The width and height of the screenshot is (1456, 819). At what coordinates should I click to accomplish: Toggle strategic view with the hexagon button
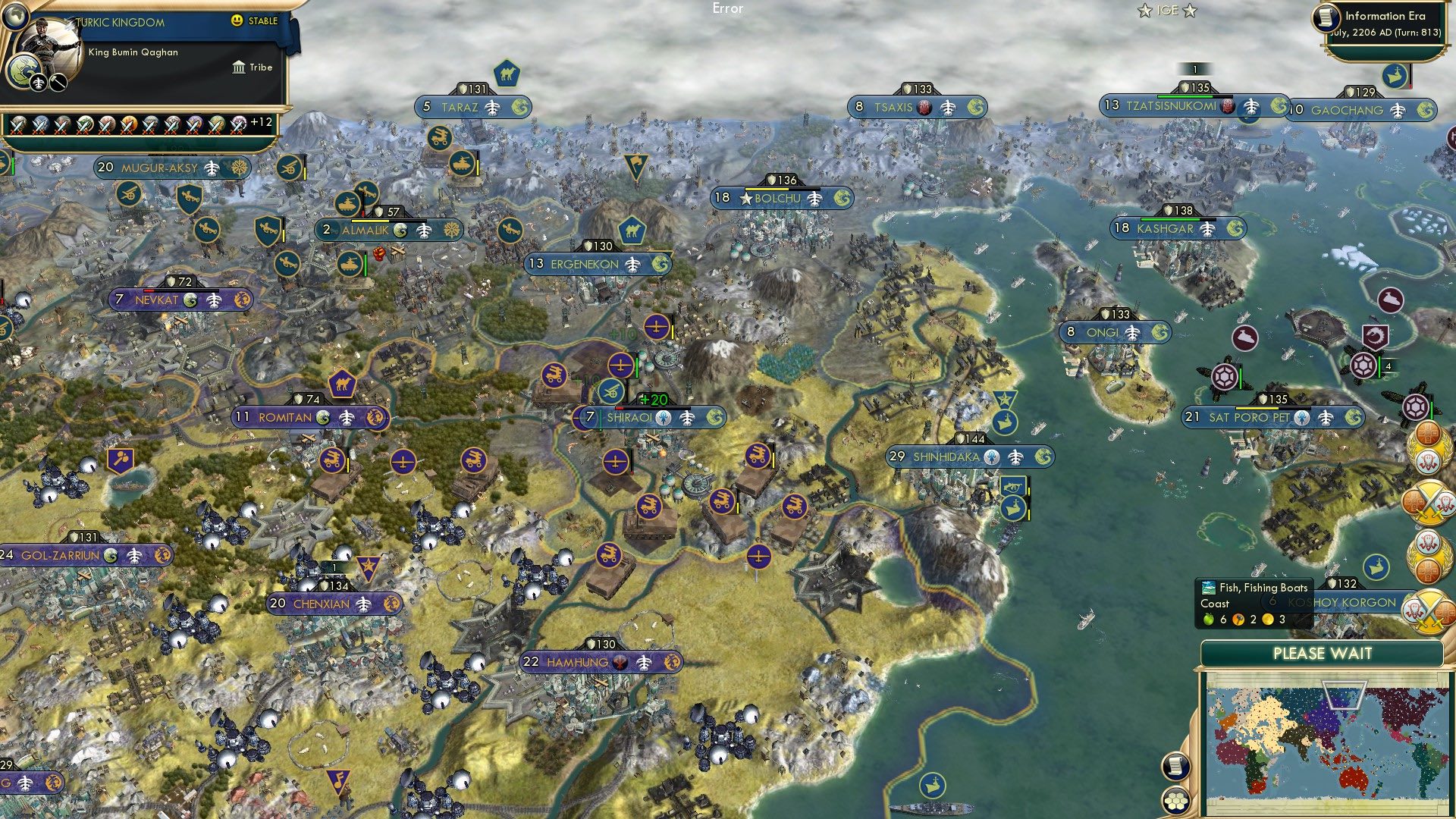pyautogui.click(x=1176, y=801)
